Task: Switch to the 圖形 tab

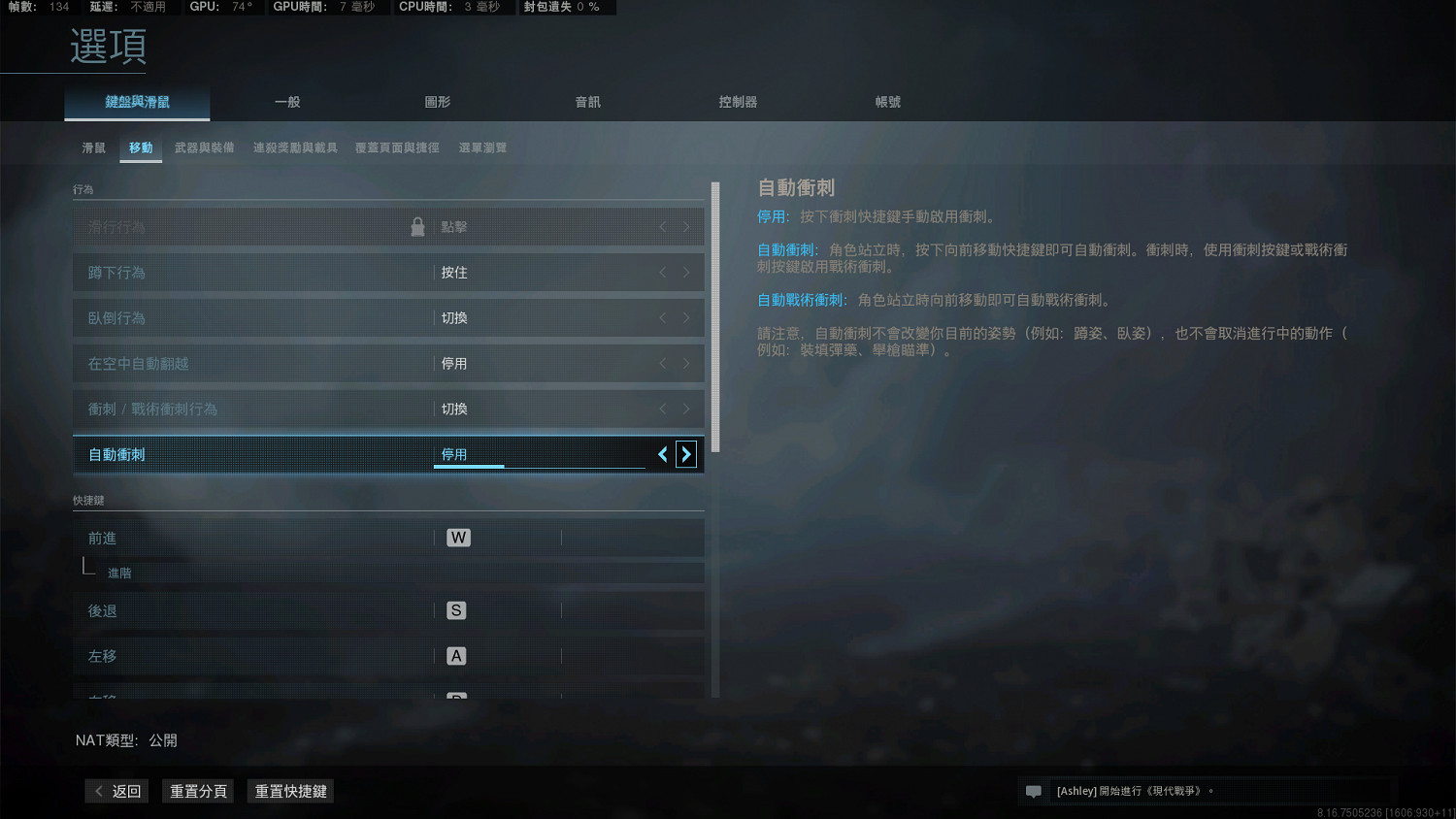Action: point(438,101)
